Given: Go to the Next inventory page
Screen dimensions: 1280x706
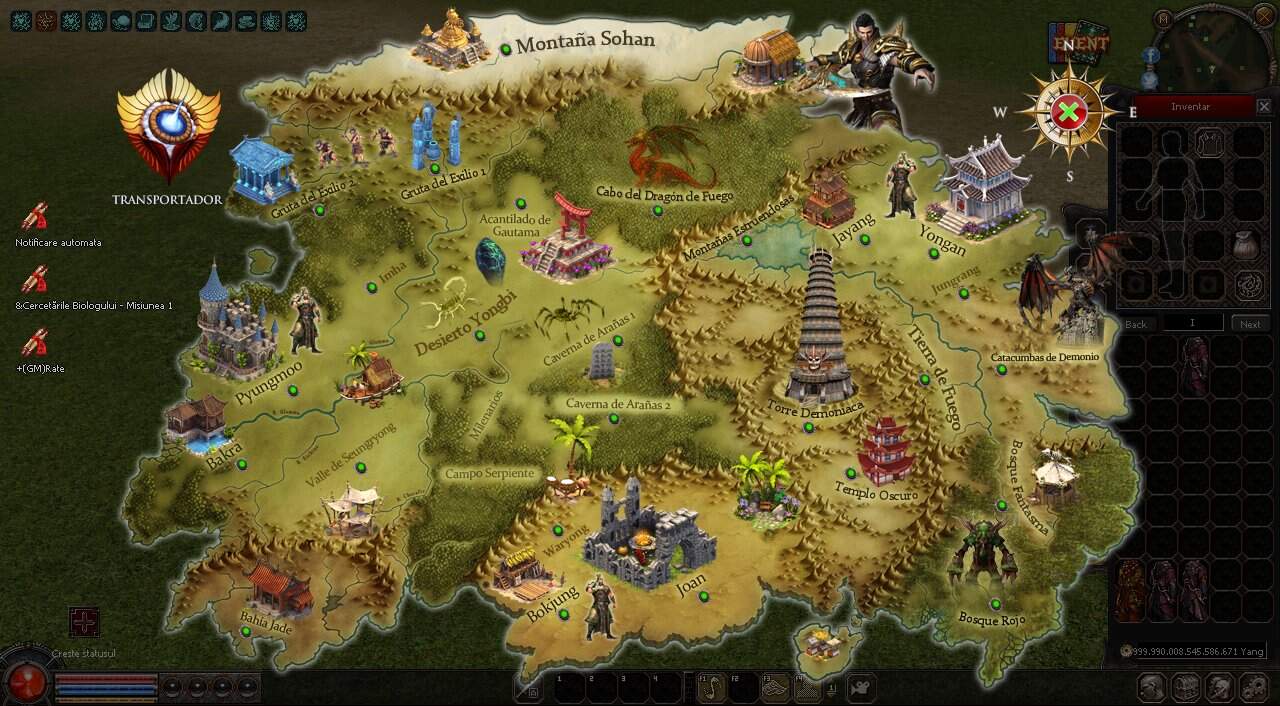Looking at the screenshot, I should (1250, 324).
